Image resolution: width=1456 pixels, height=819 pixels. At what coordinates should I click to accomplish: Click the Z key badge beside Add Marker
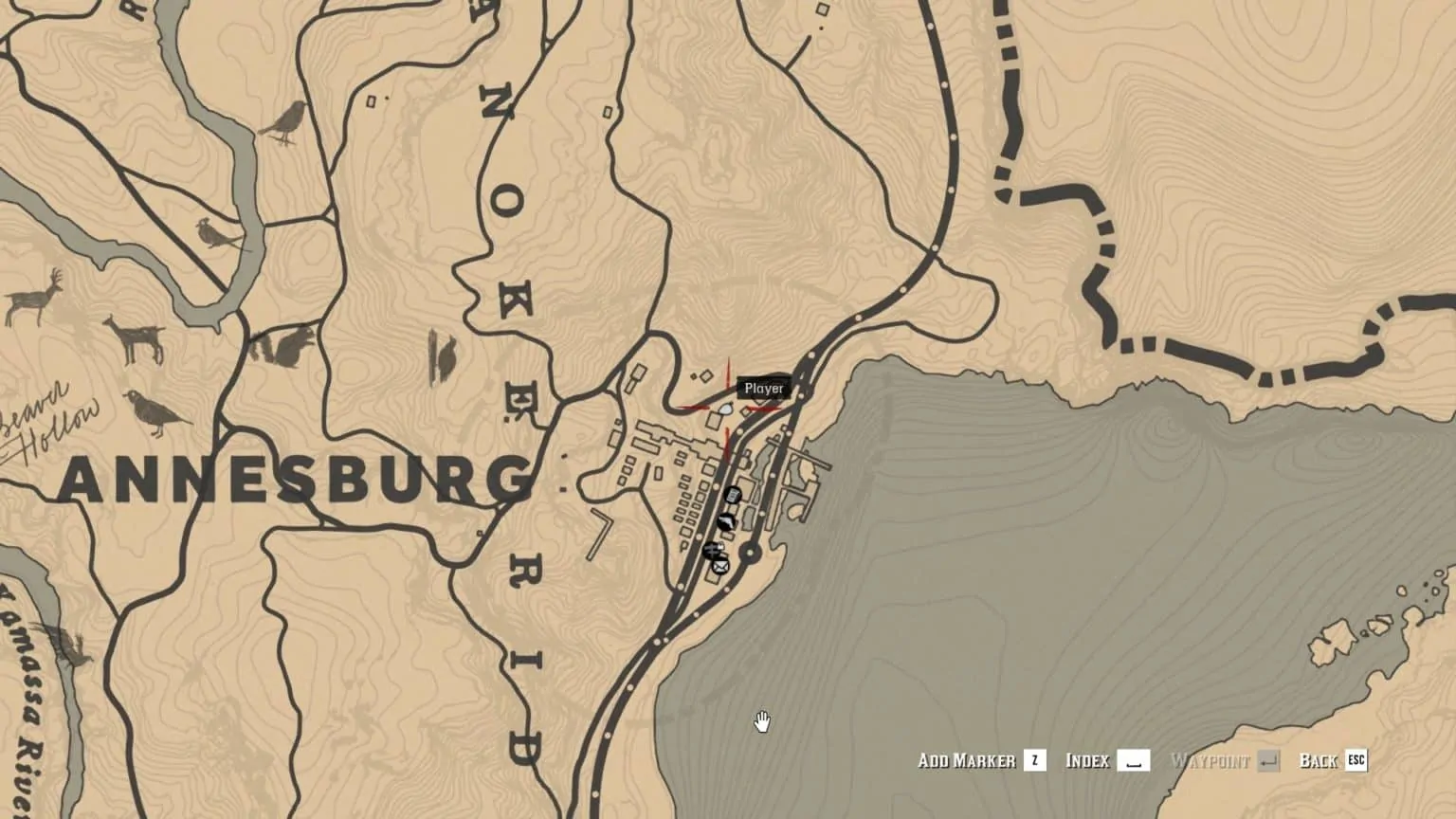tap(1033, 760)
